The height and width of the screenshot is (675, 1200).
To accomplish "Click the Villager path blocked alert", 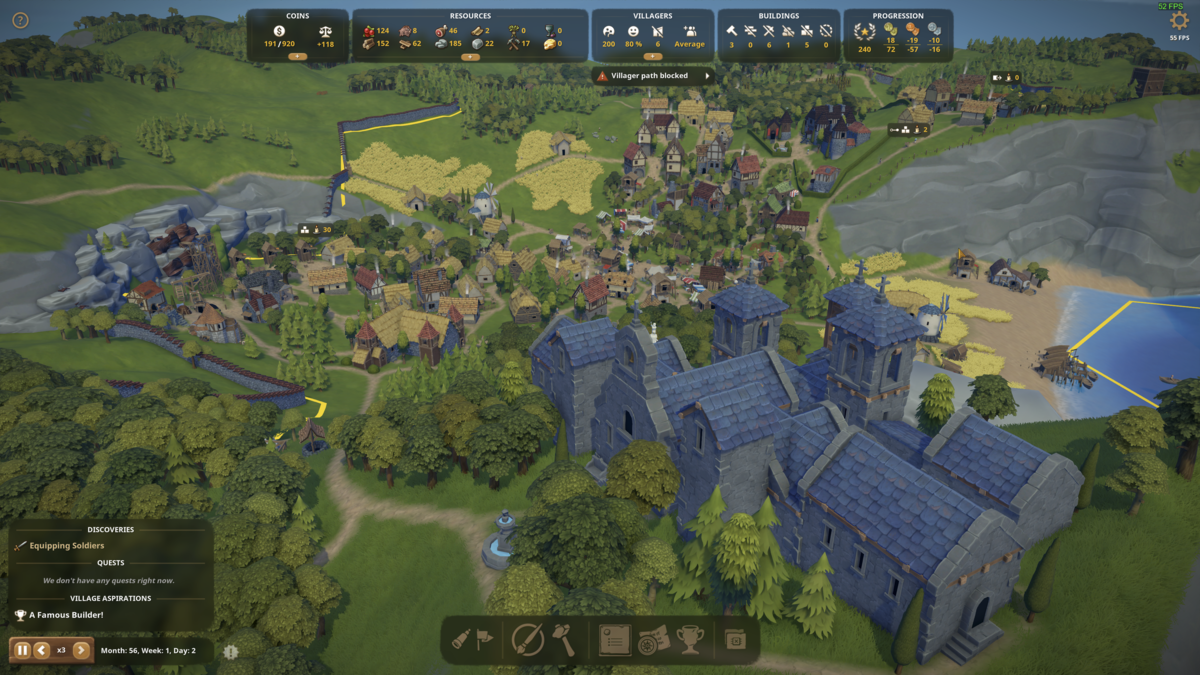I will pyautogui.click(x=652, y=76).
